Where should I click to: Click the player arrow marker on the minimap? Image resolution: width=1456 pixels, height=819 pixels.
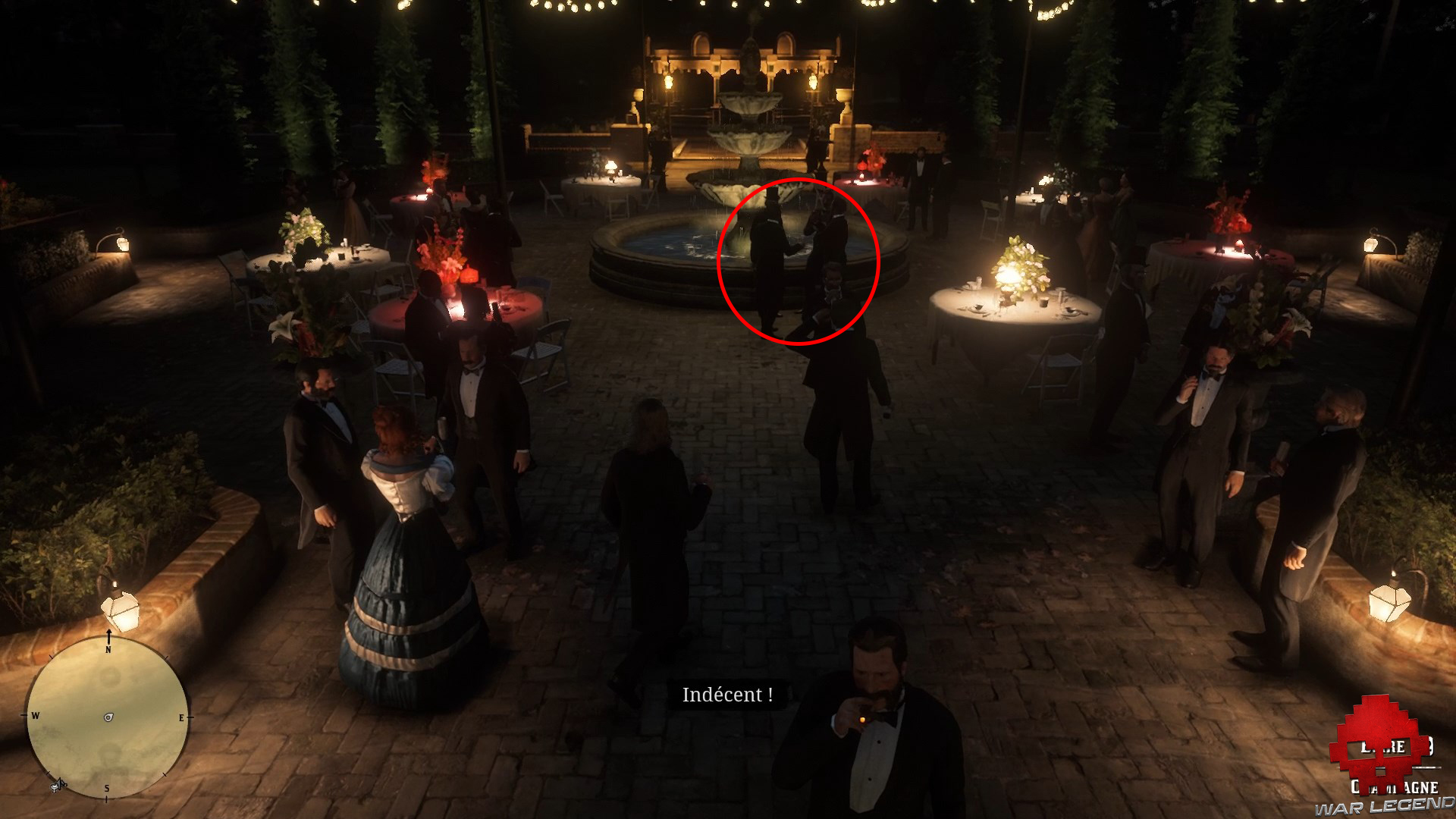[108, 717]
